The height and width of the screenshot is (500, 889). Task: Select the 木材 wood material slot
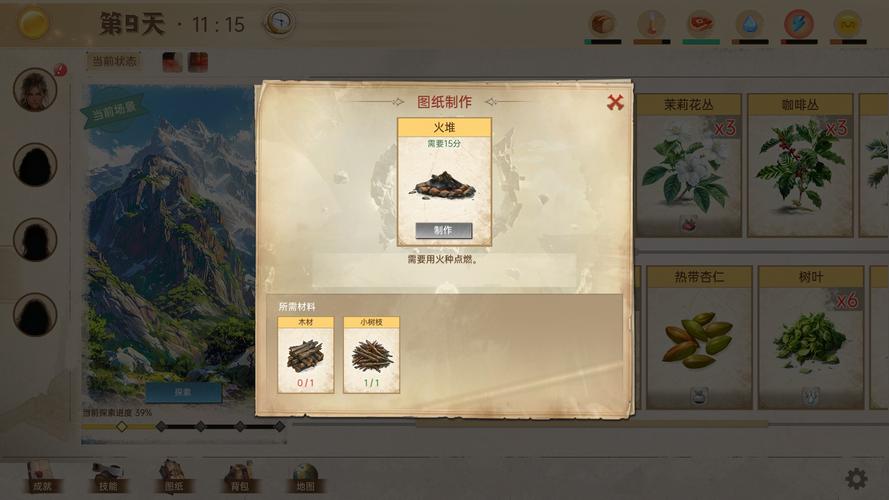(x=306, y=355)
